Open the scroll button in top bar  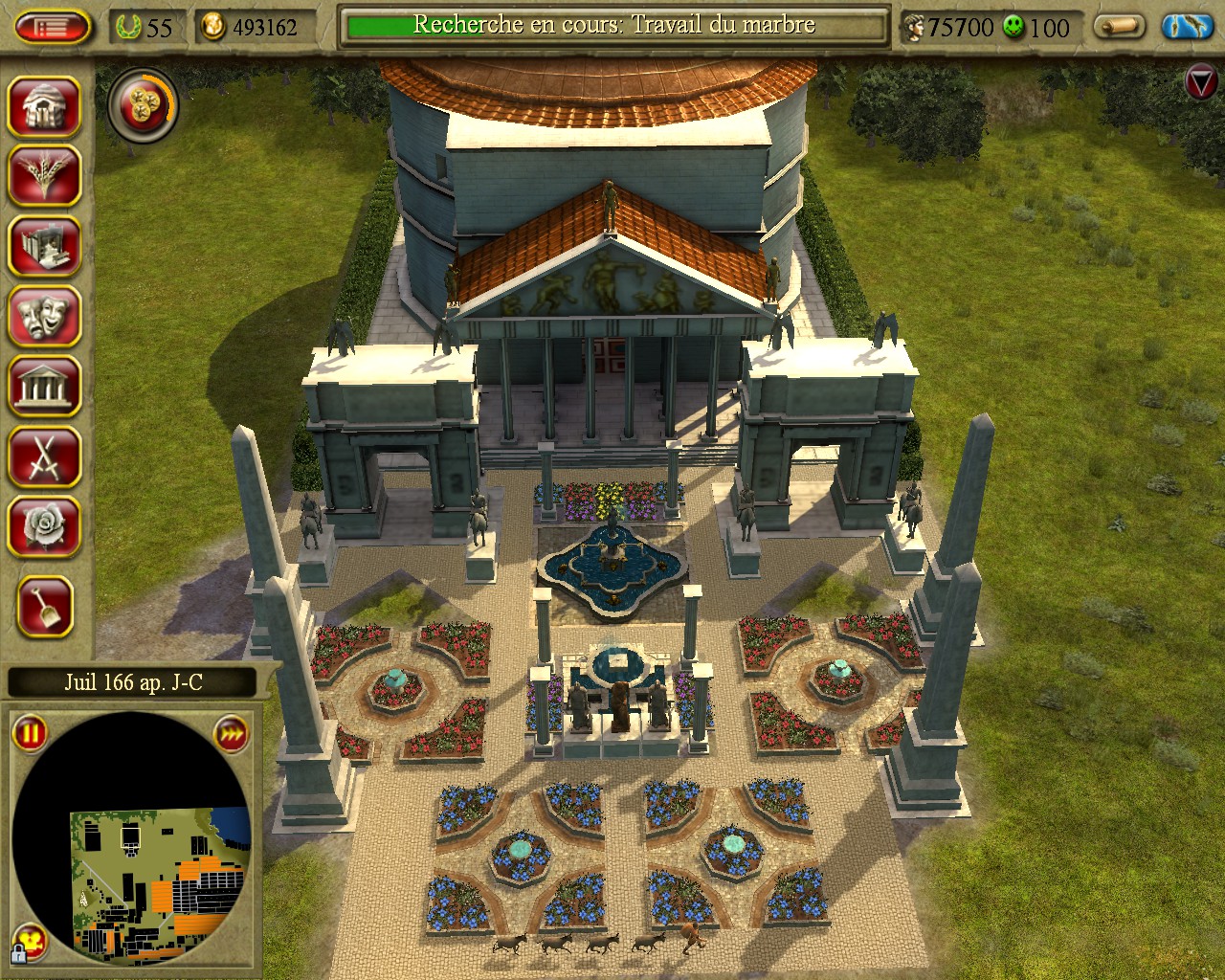click(1121, 27)
